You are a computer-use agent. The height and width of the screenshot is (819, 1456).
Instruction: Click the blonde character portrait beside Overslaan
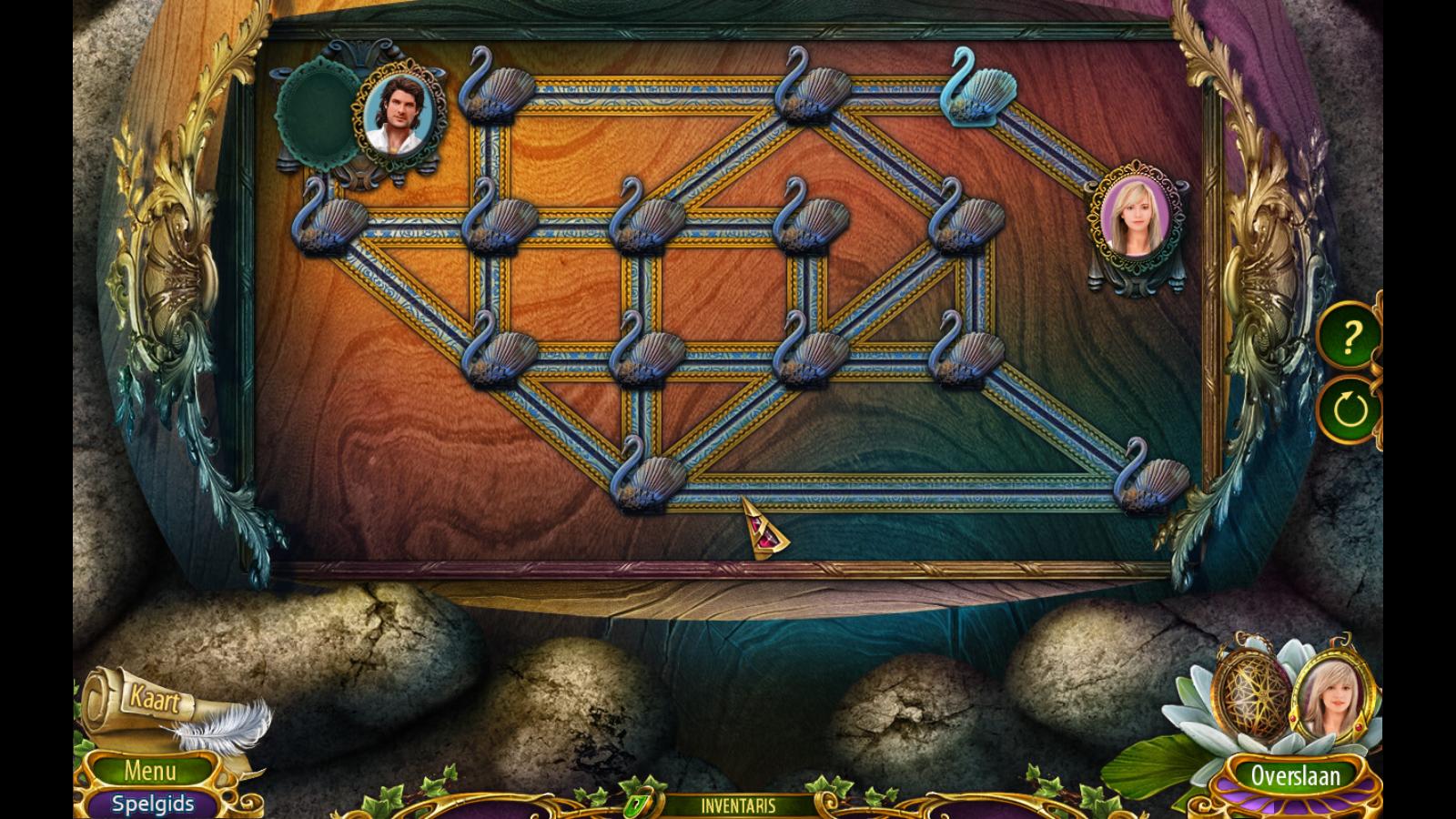[1326, 699]
